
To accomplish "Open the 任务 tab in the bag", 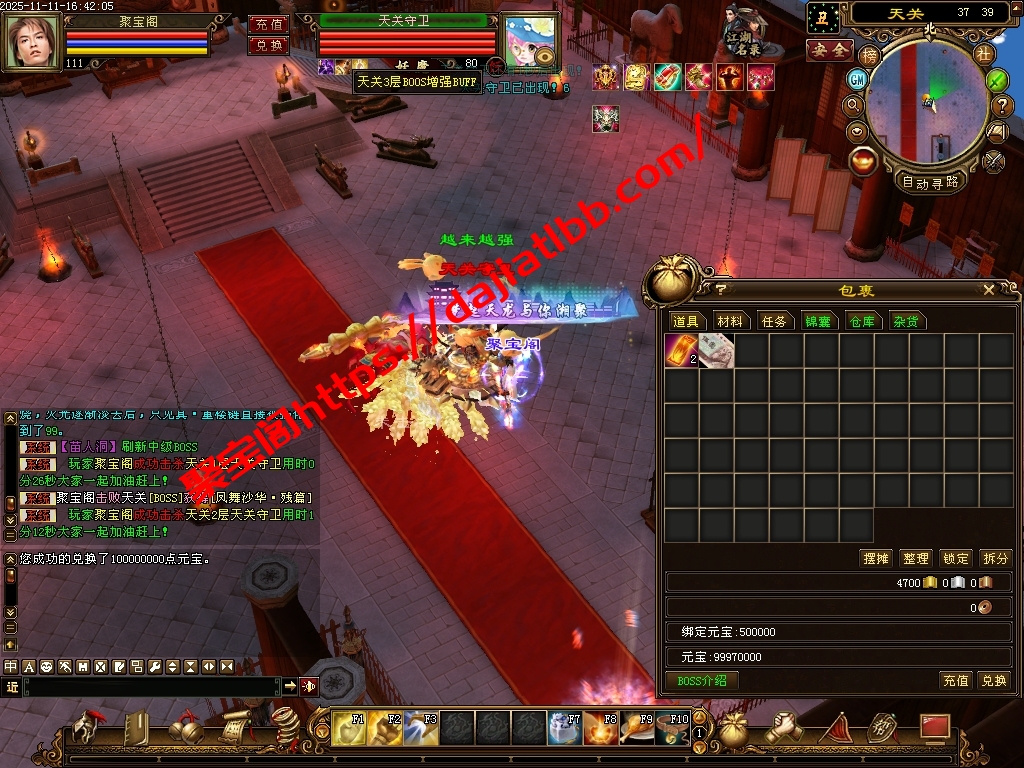I will tap(774, 321).
